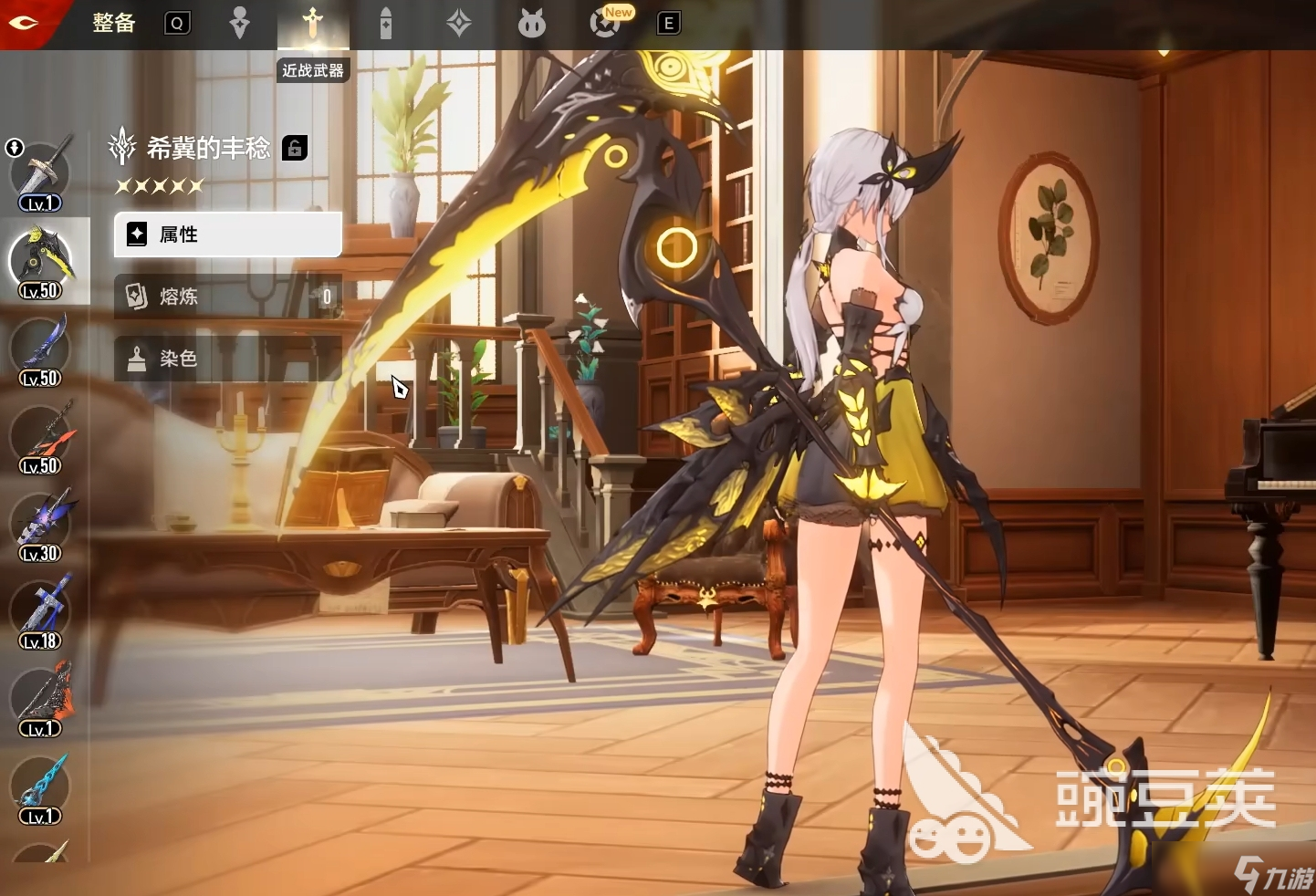The image size is (1316, 896).
Task: Click the red game logo top-left corner
Action: click(x=23, y=23)
